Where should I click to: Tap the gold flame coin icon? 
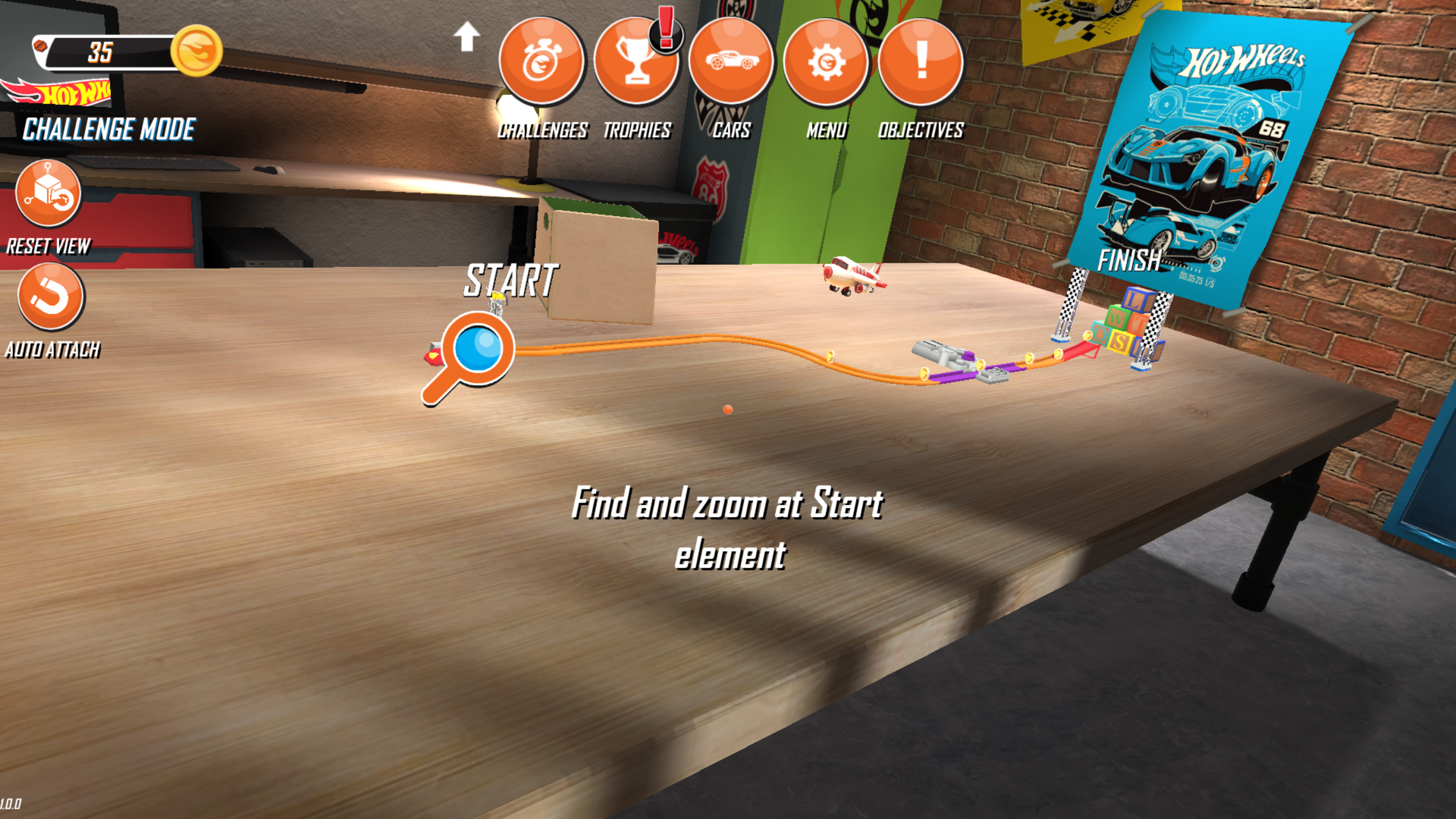196,51
